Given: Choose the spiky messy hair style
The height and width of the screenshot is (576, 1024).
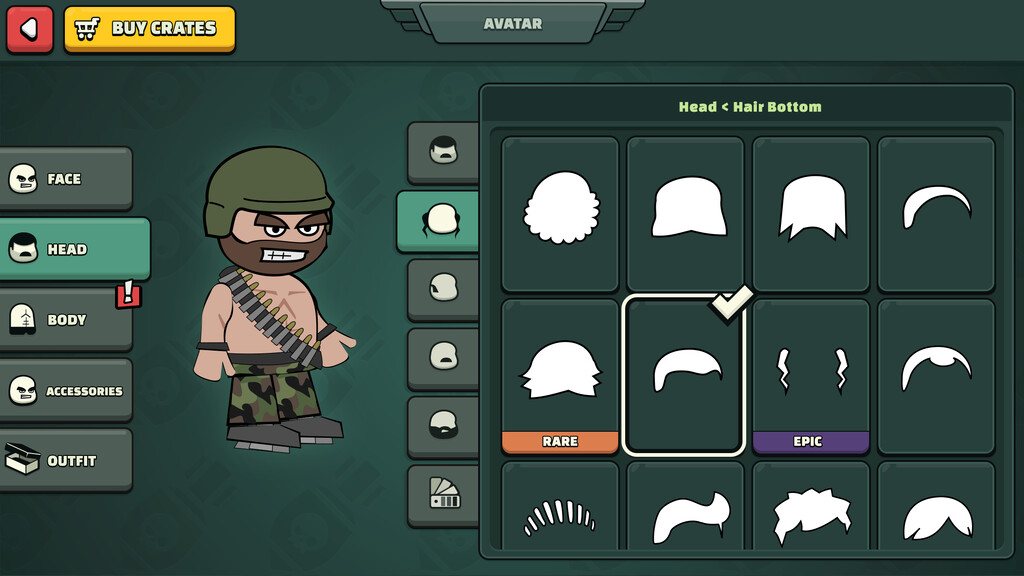Looking at the screenshot, I should tap(811, 516).
